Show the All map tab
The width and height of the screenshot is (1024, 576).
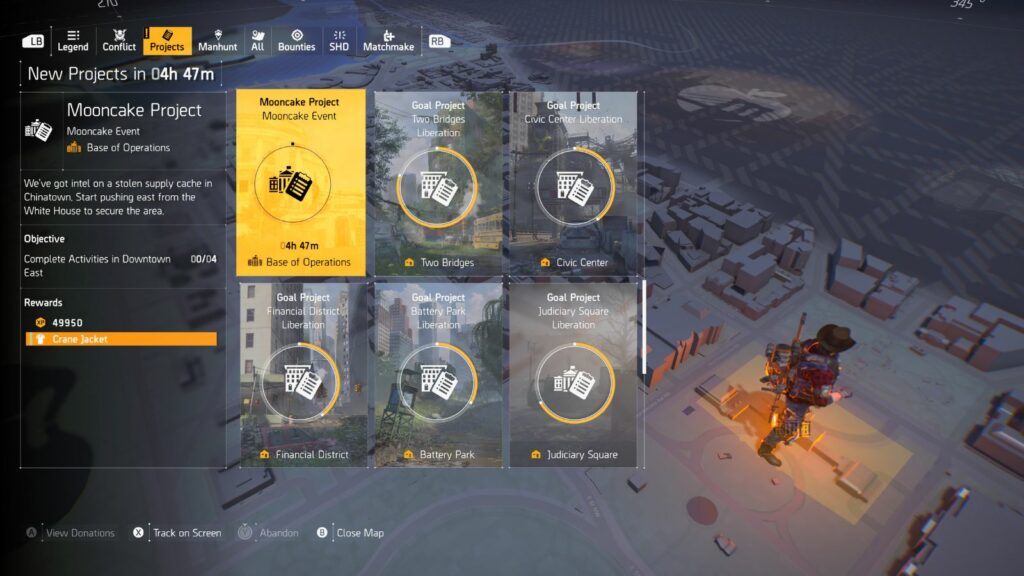[x=257, y=41]
